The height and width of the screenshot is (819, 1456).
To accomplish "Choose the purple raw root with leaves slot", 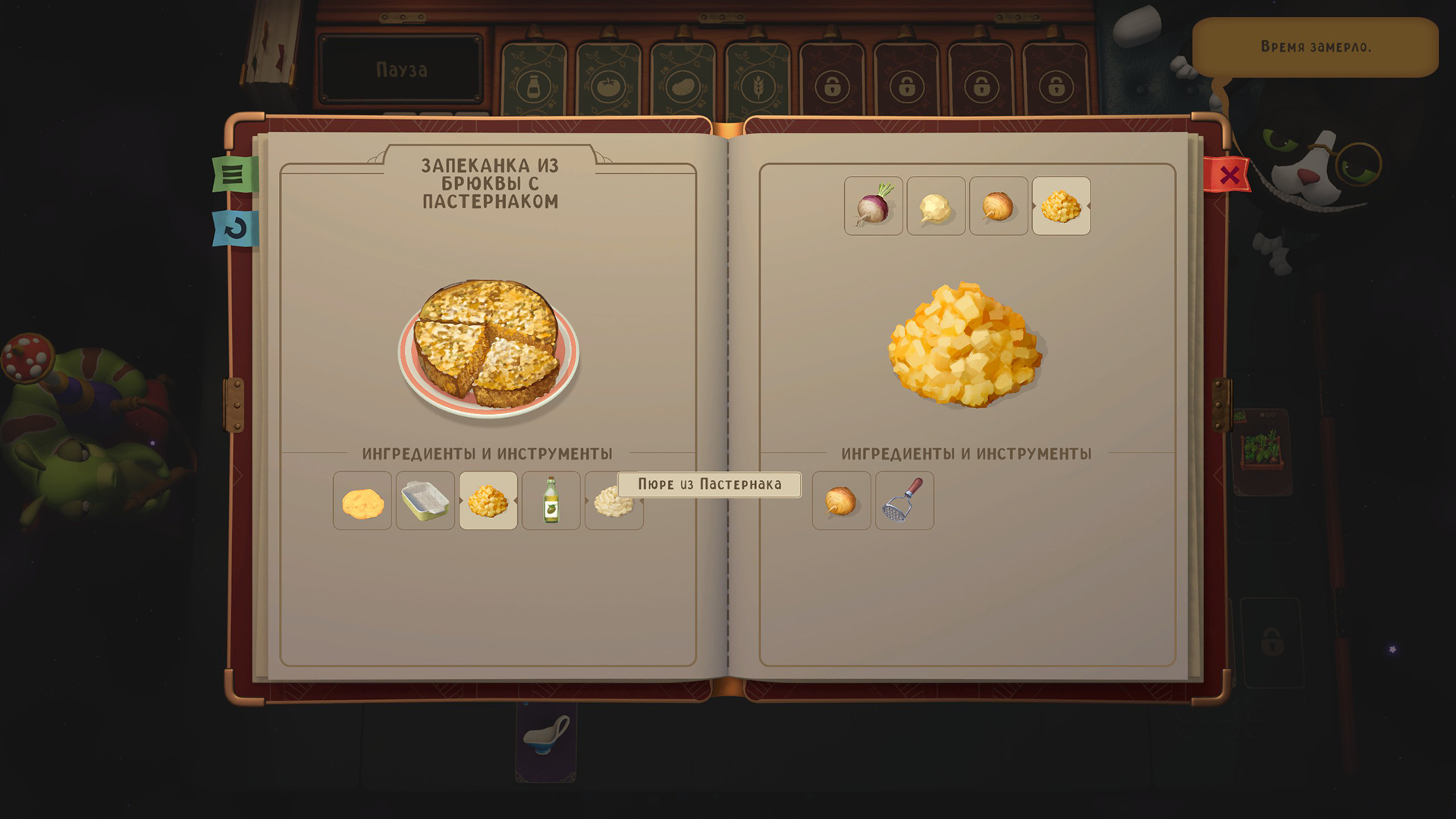I will coord(874,206).
